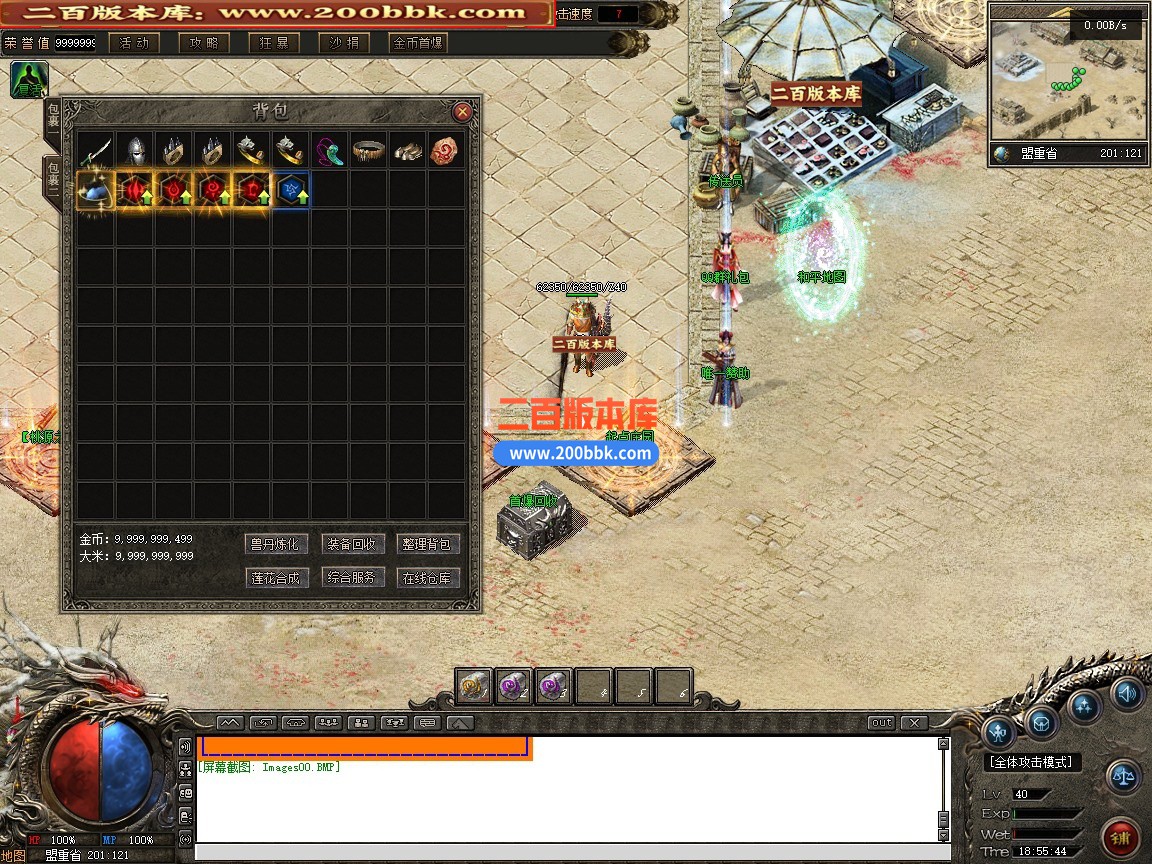Screen dimensions: 1152x864
Task: Use the first hotbar slot item
Action: 474,686
